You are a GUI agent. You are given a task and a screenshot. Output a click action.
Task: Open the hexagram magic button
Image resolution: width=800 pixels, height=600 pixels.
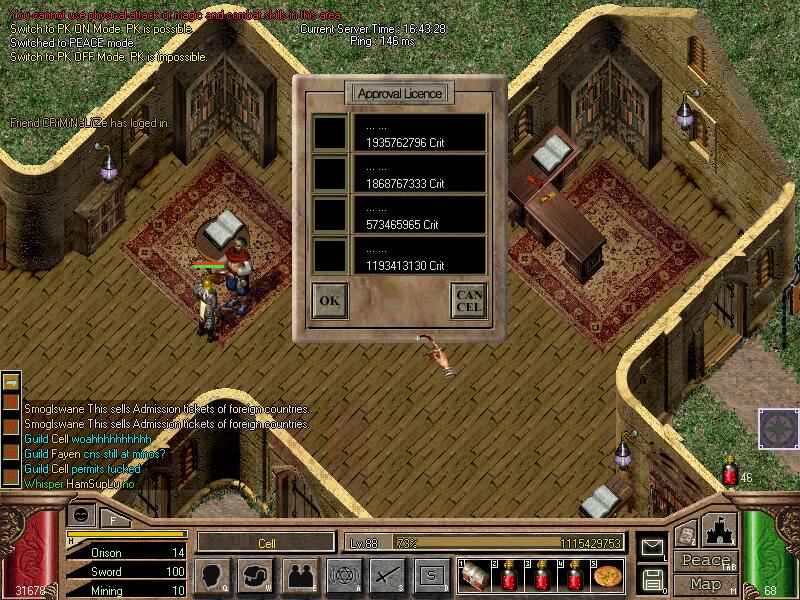(343, 575)
